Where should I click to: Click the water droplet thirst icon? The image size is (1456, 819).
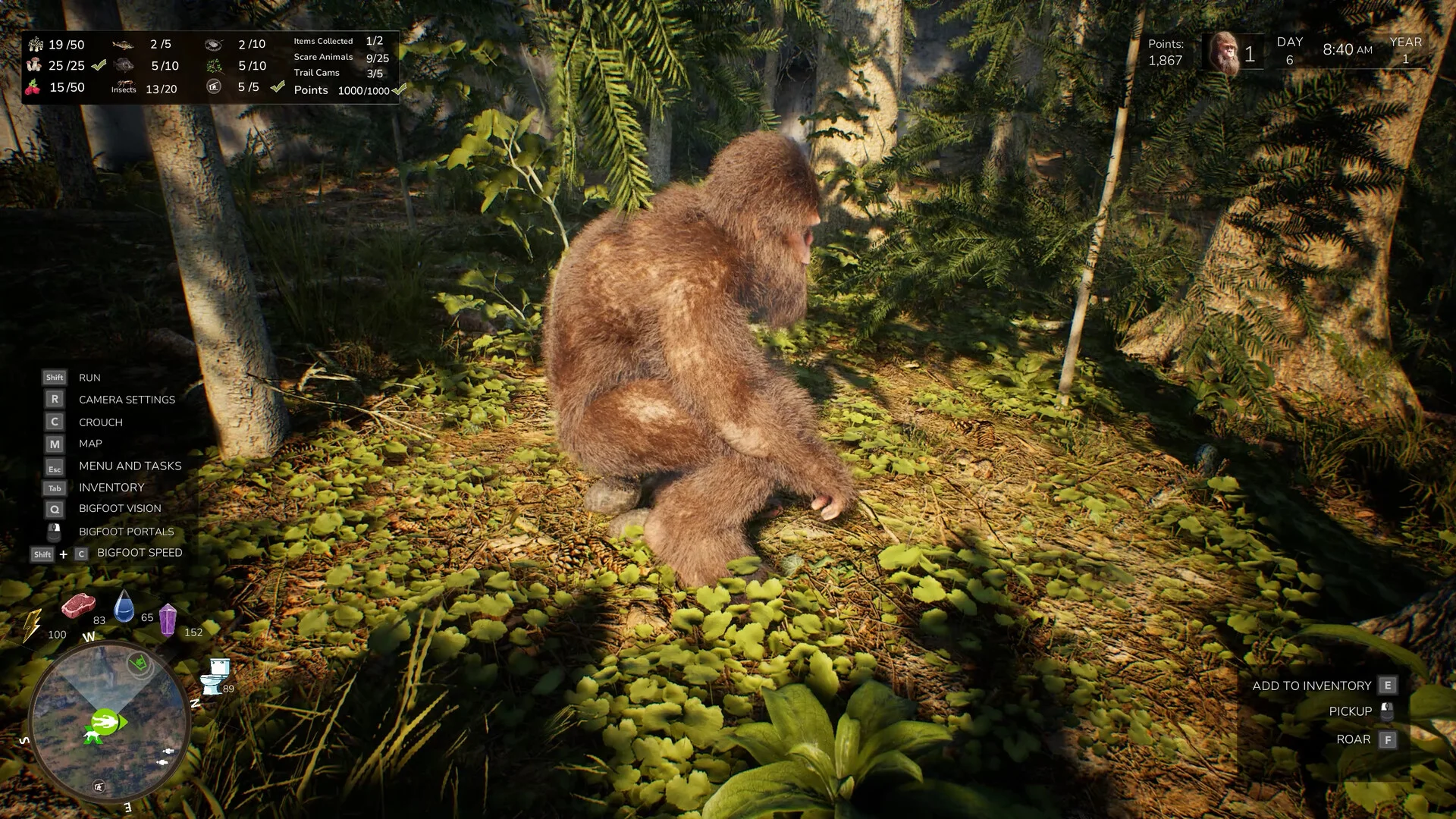click(x=124, y=607)
